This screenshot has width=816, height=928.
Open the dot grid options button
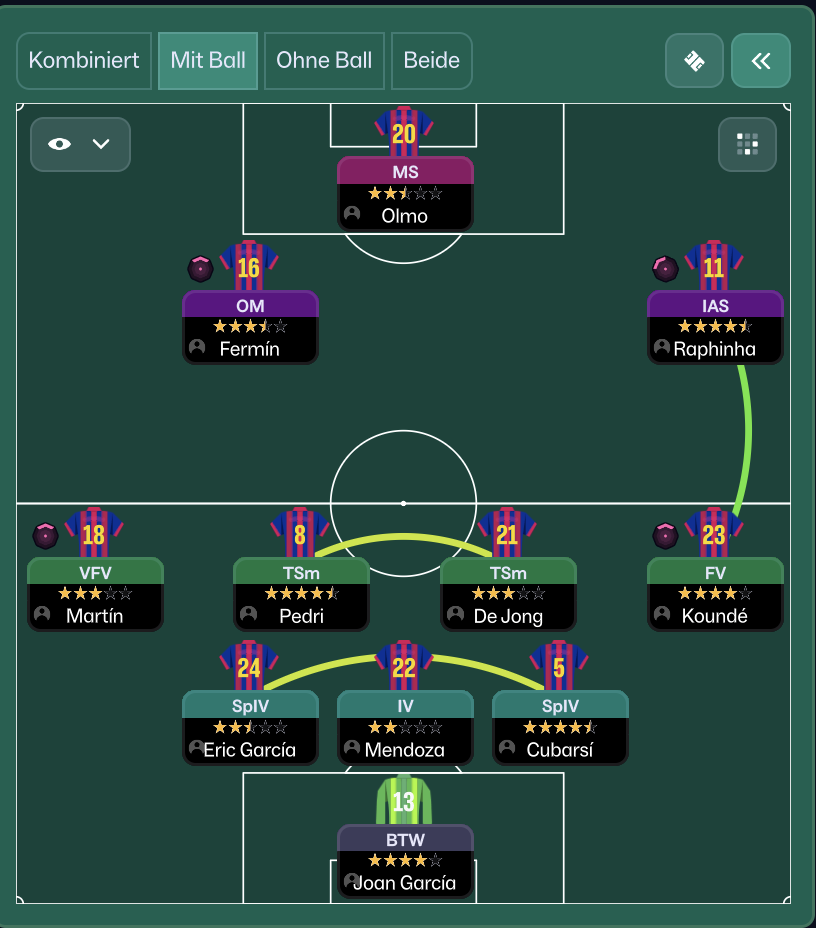[x=747, y=144]
